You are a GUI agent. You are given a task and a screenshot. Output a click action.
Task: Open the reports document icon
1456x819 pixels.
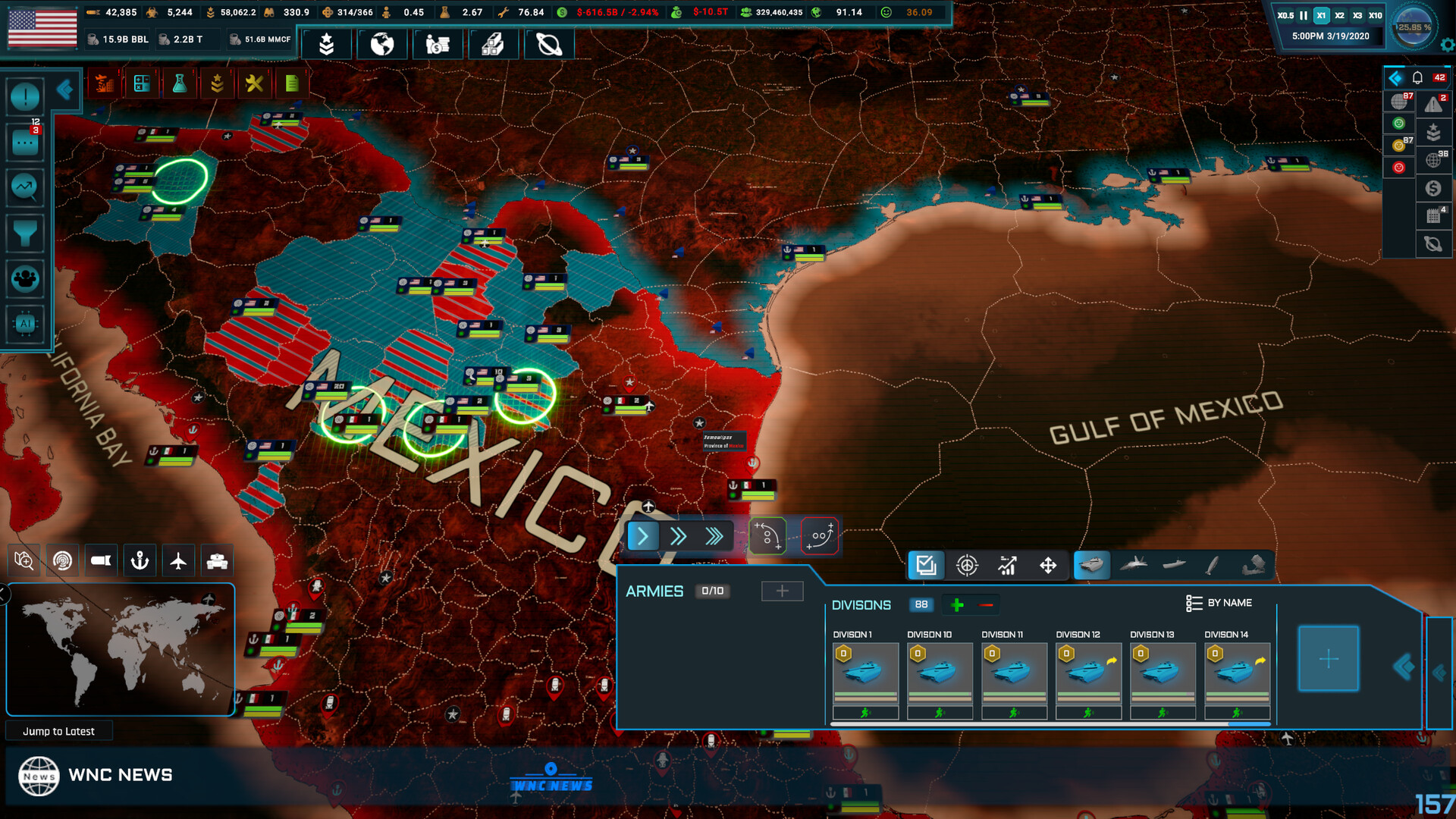292,83
